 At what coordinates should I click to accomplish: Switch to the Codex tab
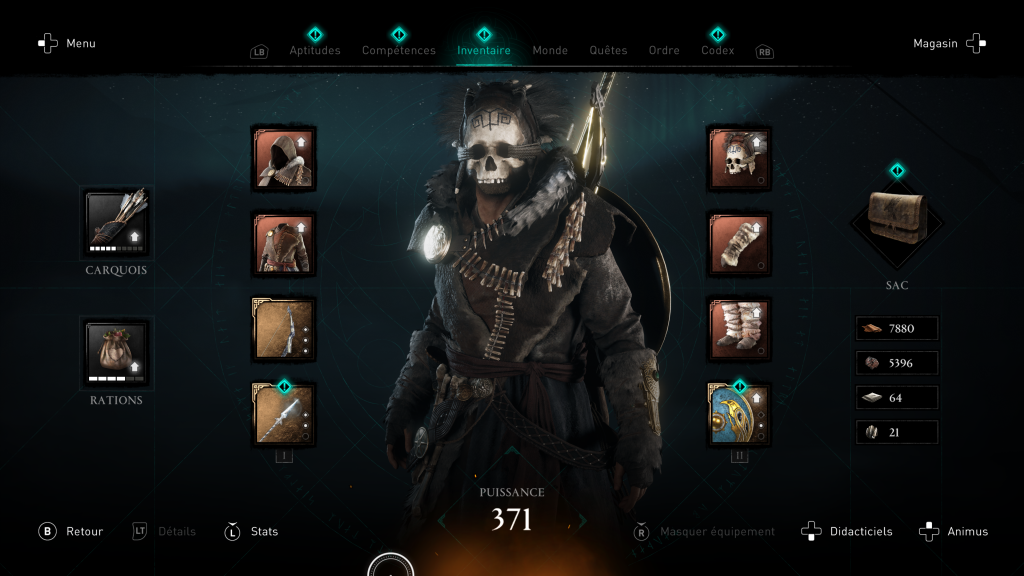coord(717,50)
